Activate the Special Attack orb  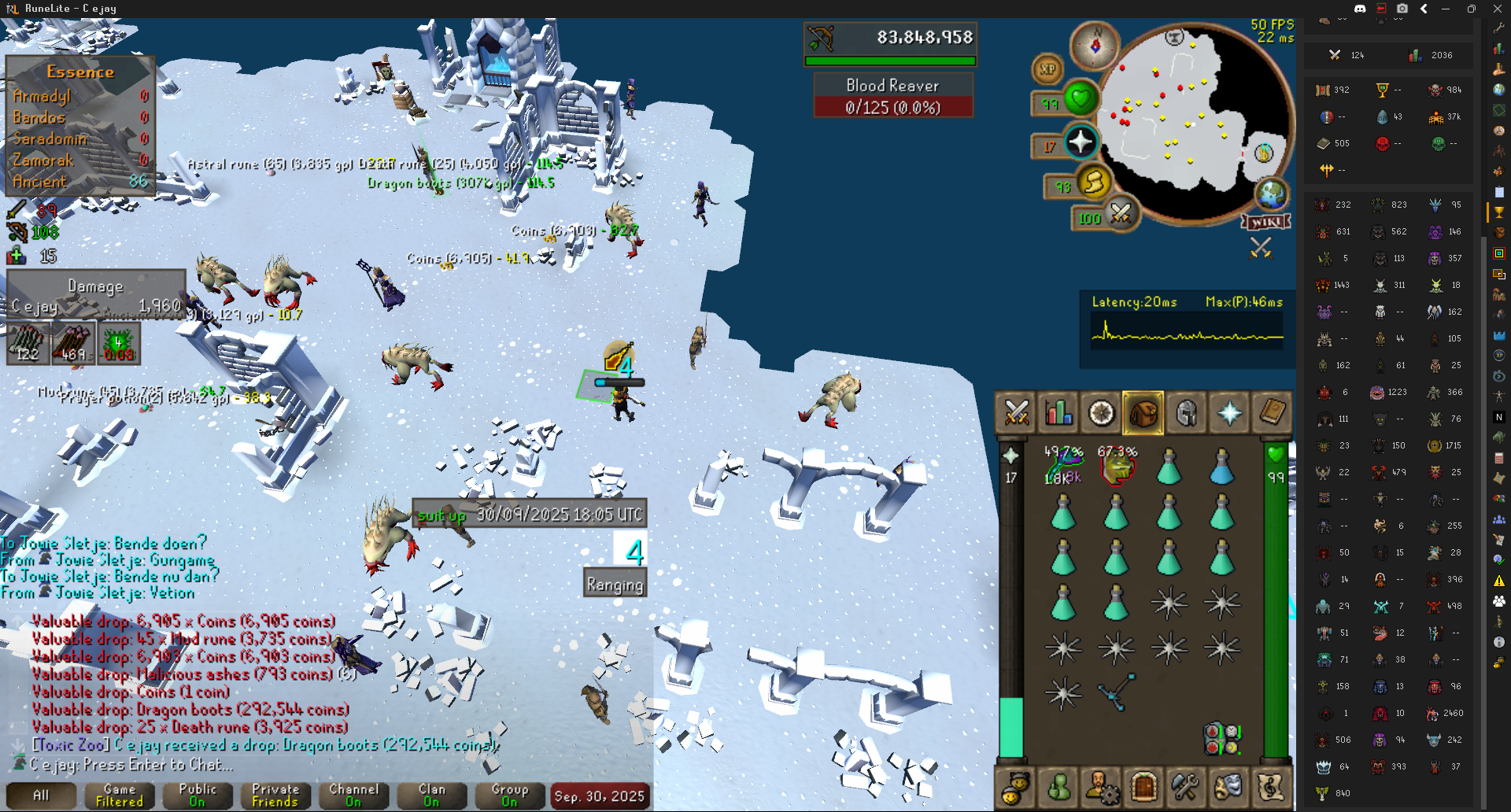click(x=1121, y=212)
